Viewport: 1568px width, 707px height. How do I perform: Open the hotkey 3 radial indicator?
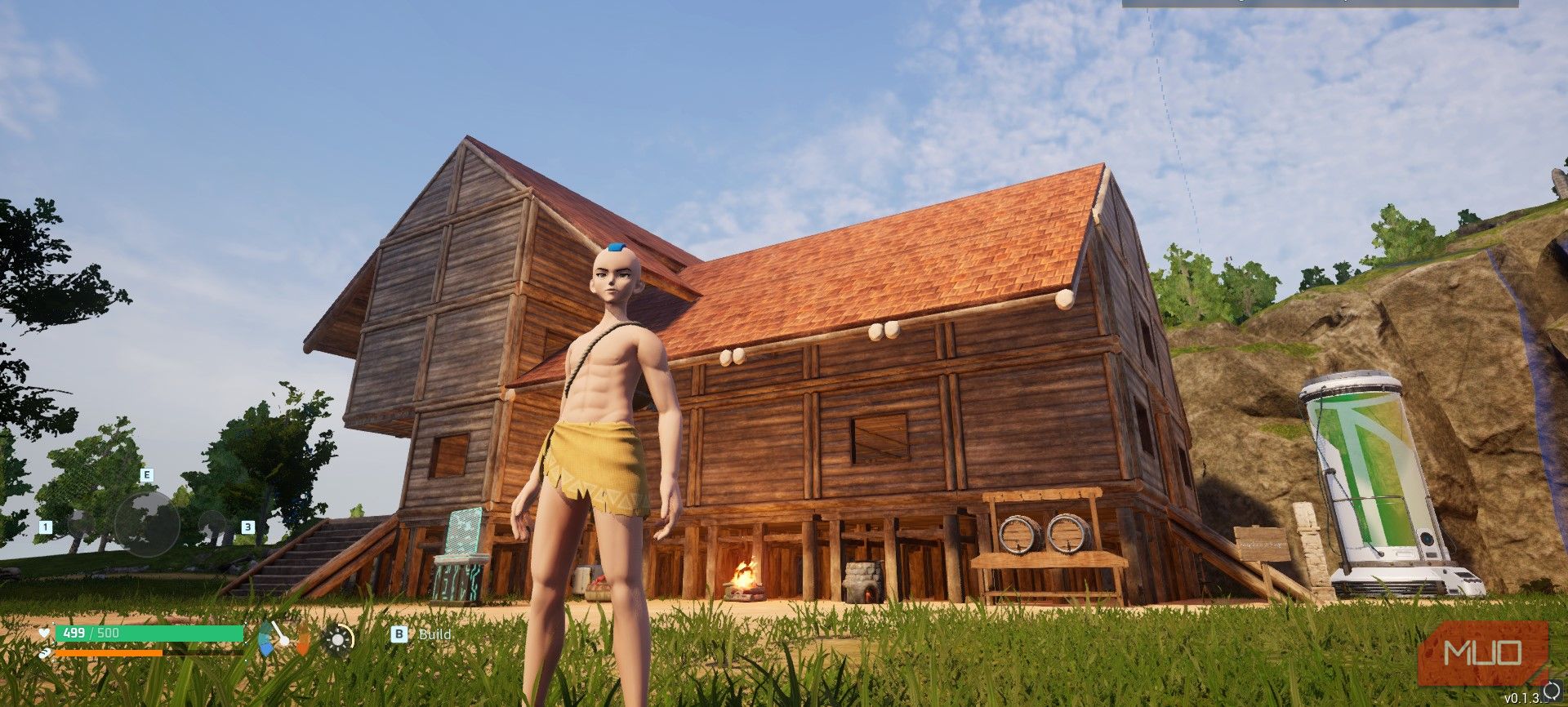click(248, 527)
